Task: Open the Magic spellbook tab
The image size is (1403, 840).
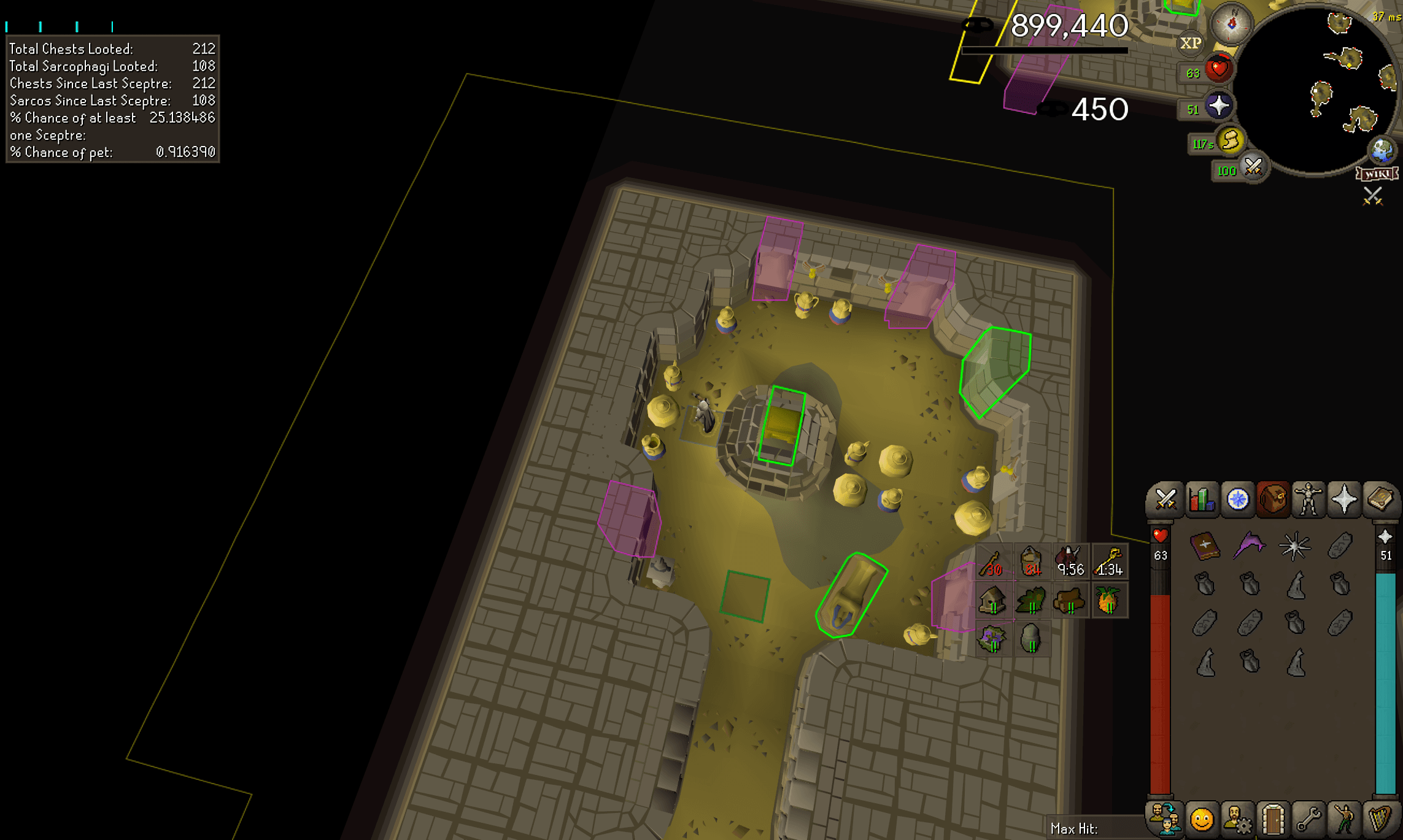Action: [x=1380, y=500]
